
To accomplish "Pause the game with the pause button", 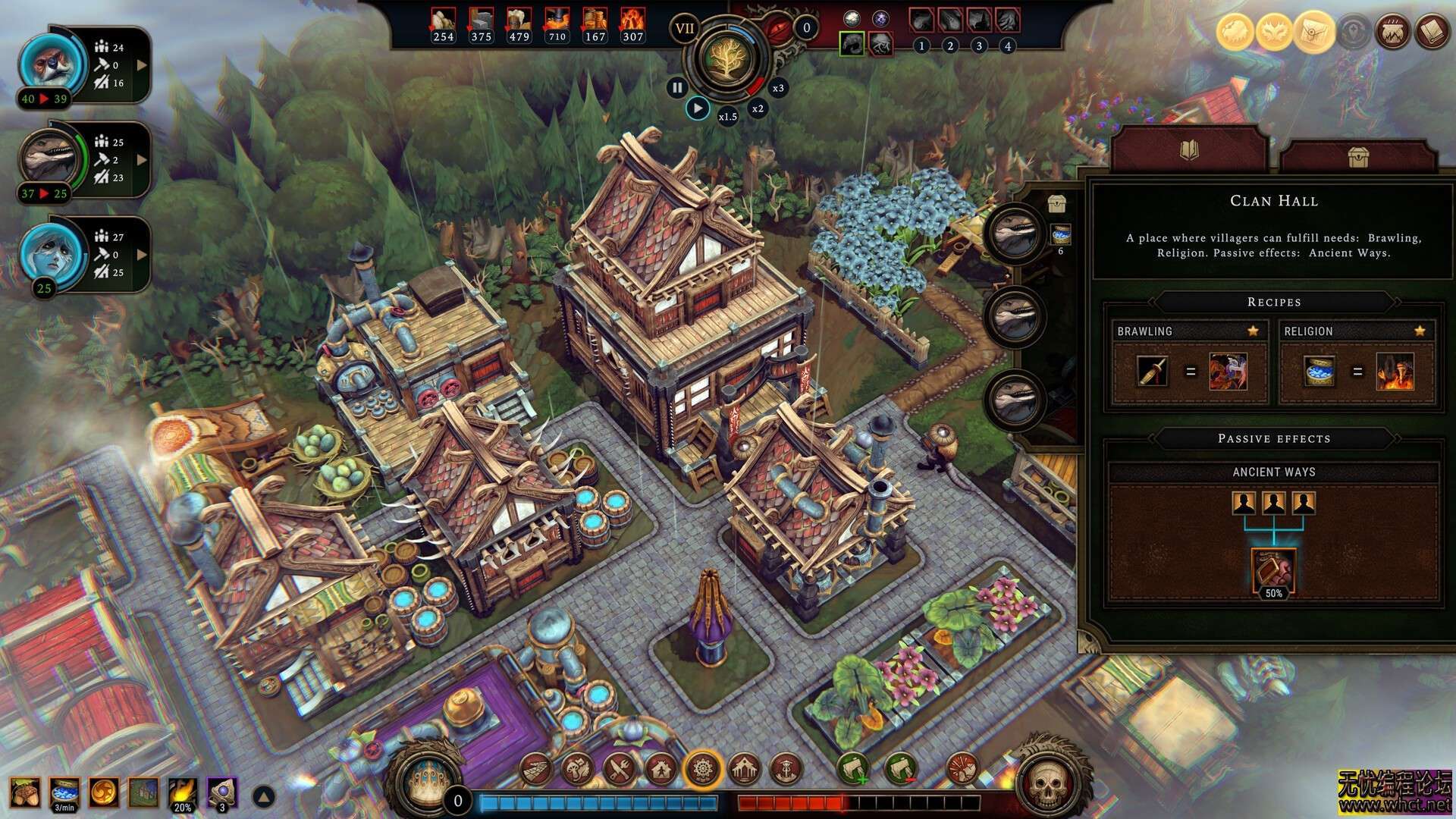I will point(677,87).
